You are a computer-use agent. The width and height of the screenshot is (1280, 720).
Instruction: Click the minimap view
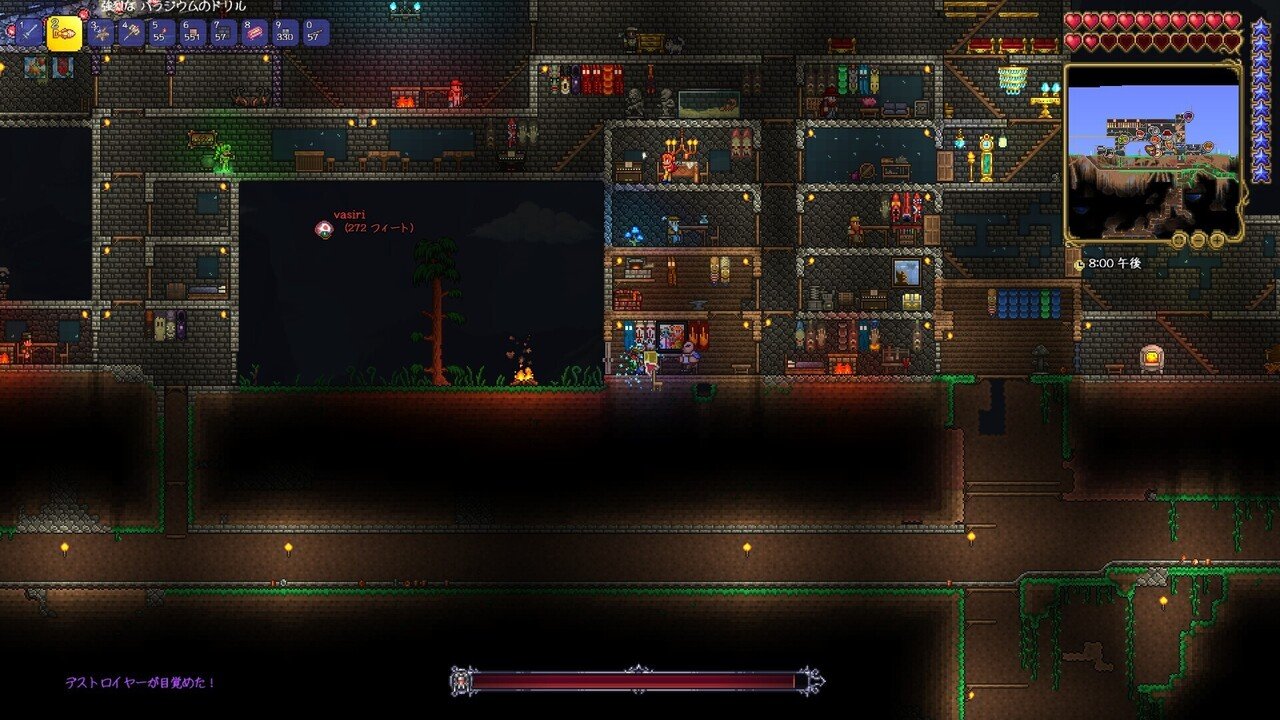1152,150
